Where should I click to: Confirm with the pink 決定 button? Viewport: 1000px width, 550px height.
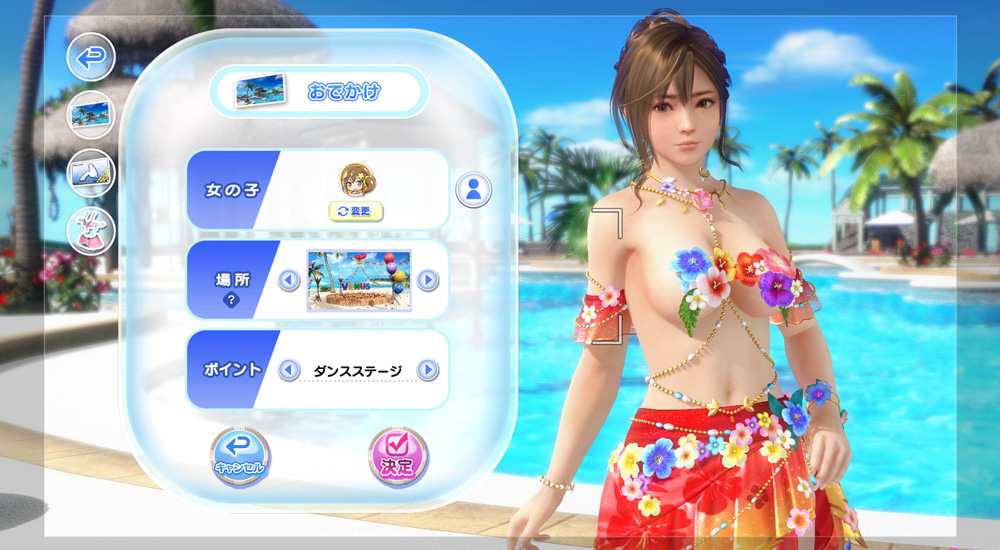coord(397,457)
